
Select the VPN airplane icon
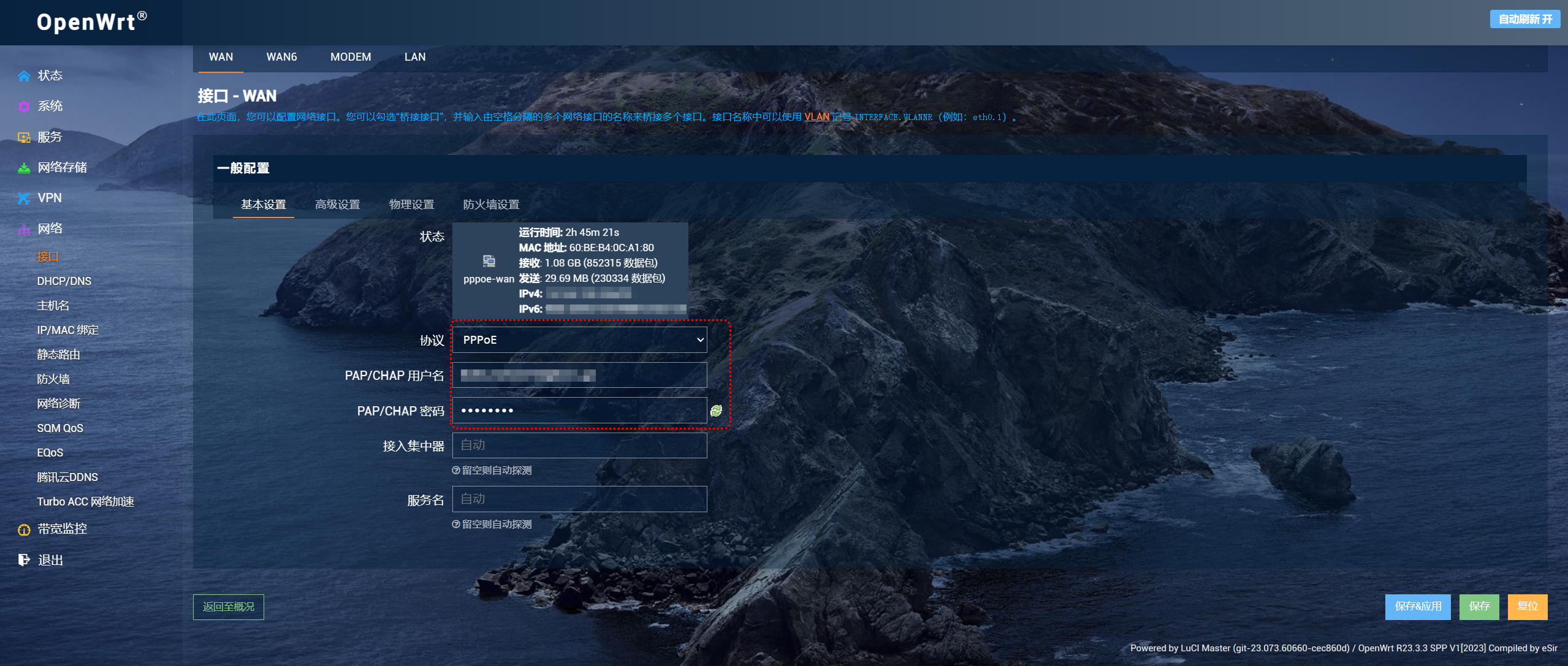[25, 197]
